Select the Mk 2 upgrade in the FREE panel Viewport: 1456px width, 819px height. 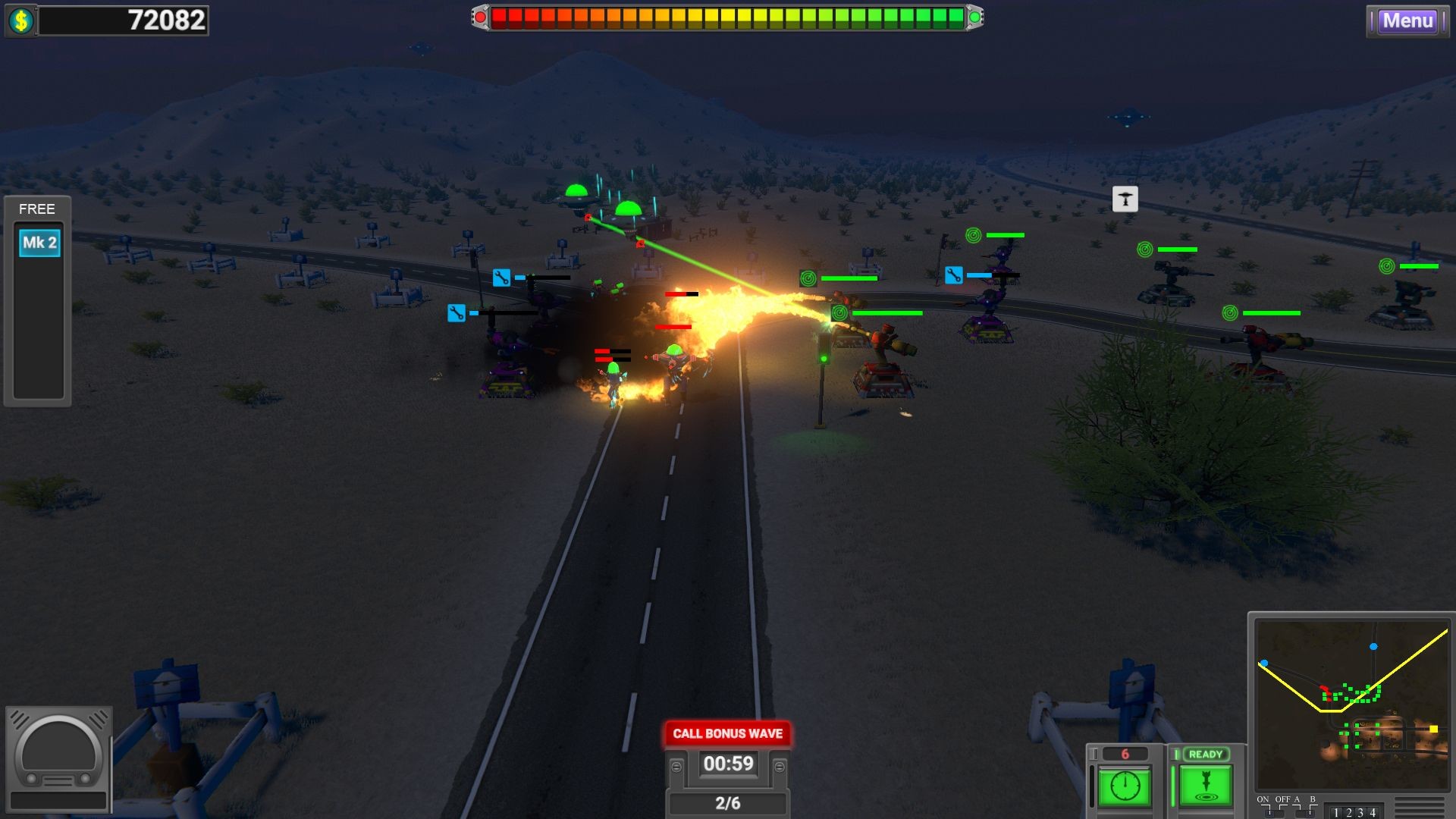(x=39, y=243)
